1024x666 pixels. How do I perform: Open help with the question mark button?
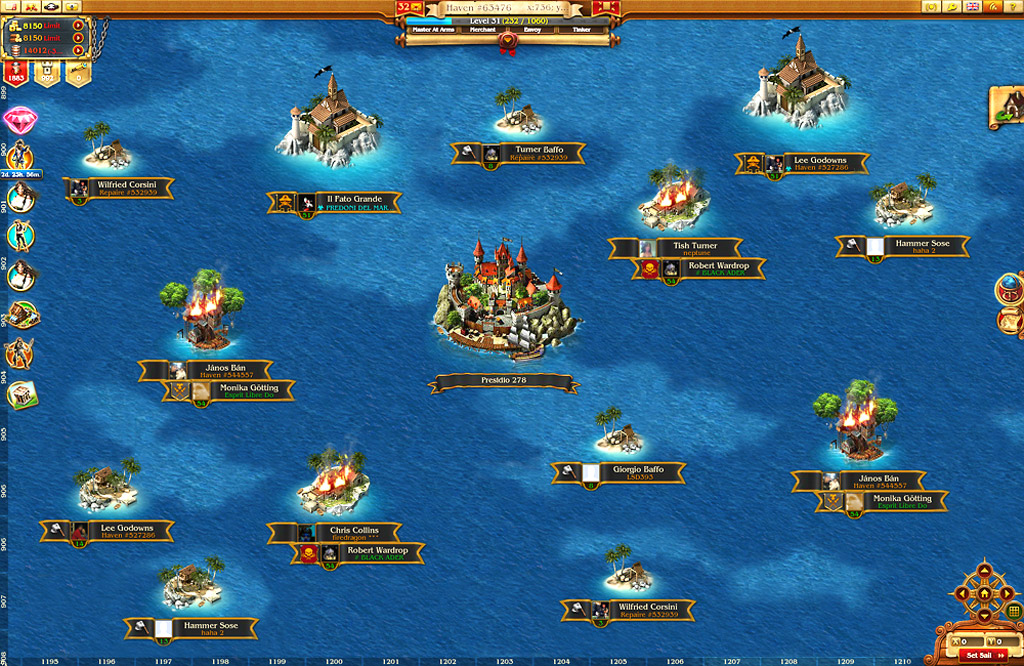point(1011,6)
